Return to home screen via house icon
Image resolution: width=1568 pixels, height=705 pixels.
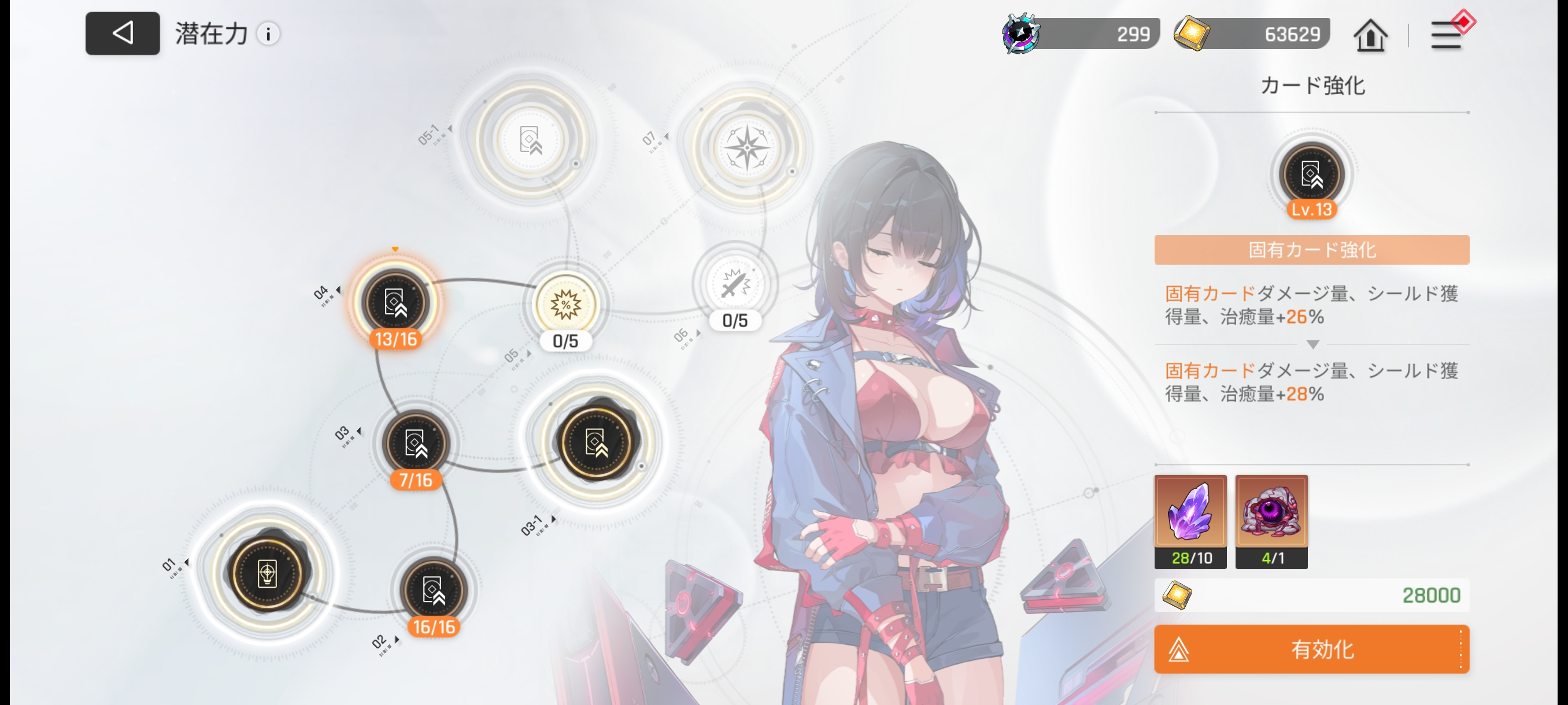1370,35
